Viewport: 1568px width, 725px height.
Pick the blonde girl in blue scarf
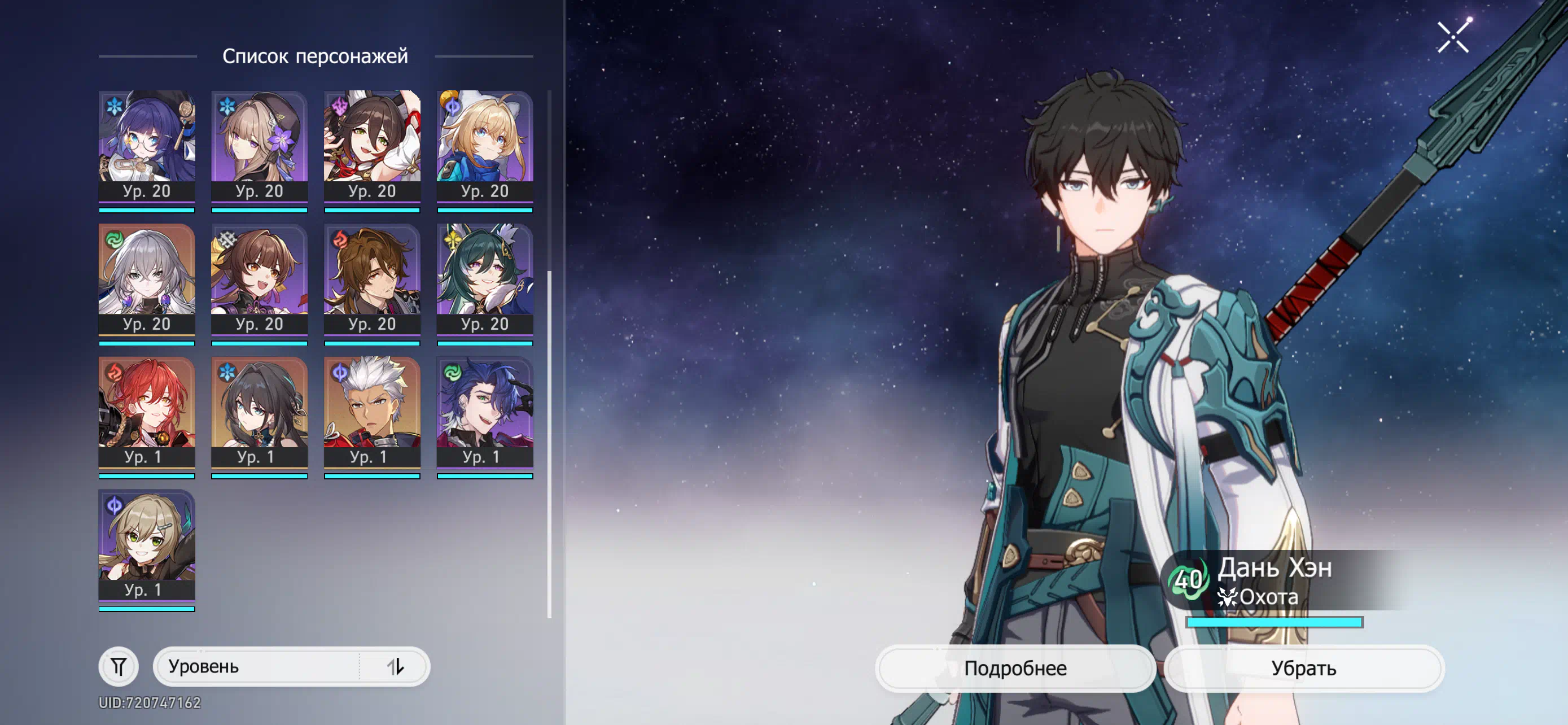484,146
